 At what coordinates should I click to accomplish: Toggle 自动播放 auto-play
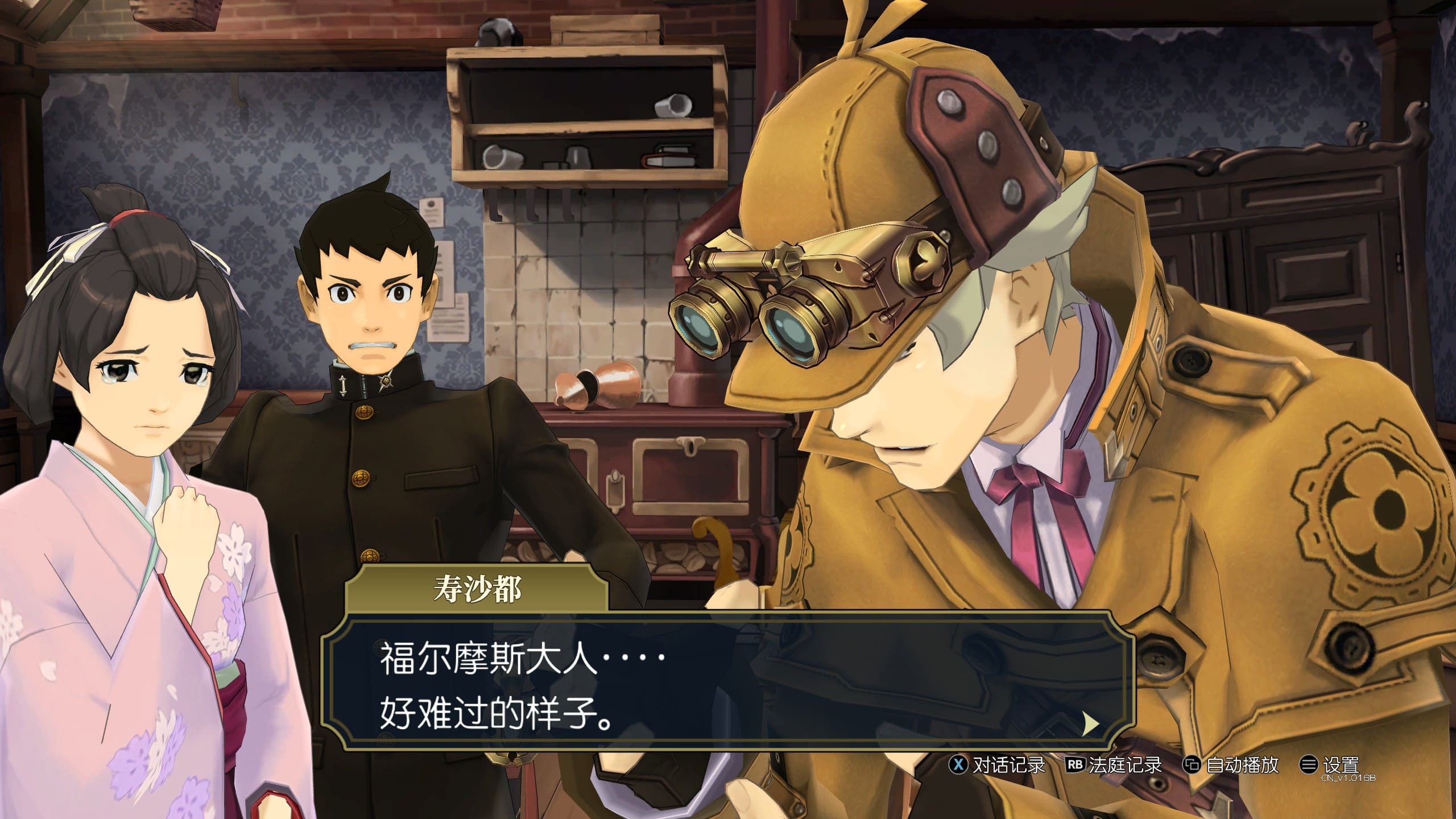click(1231, 765)
